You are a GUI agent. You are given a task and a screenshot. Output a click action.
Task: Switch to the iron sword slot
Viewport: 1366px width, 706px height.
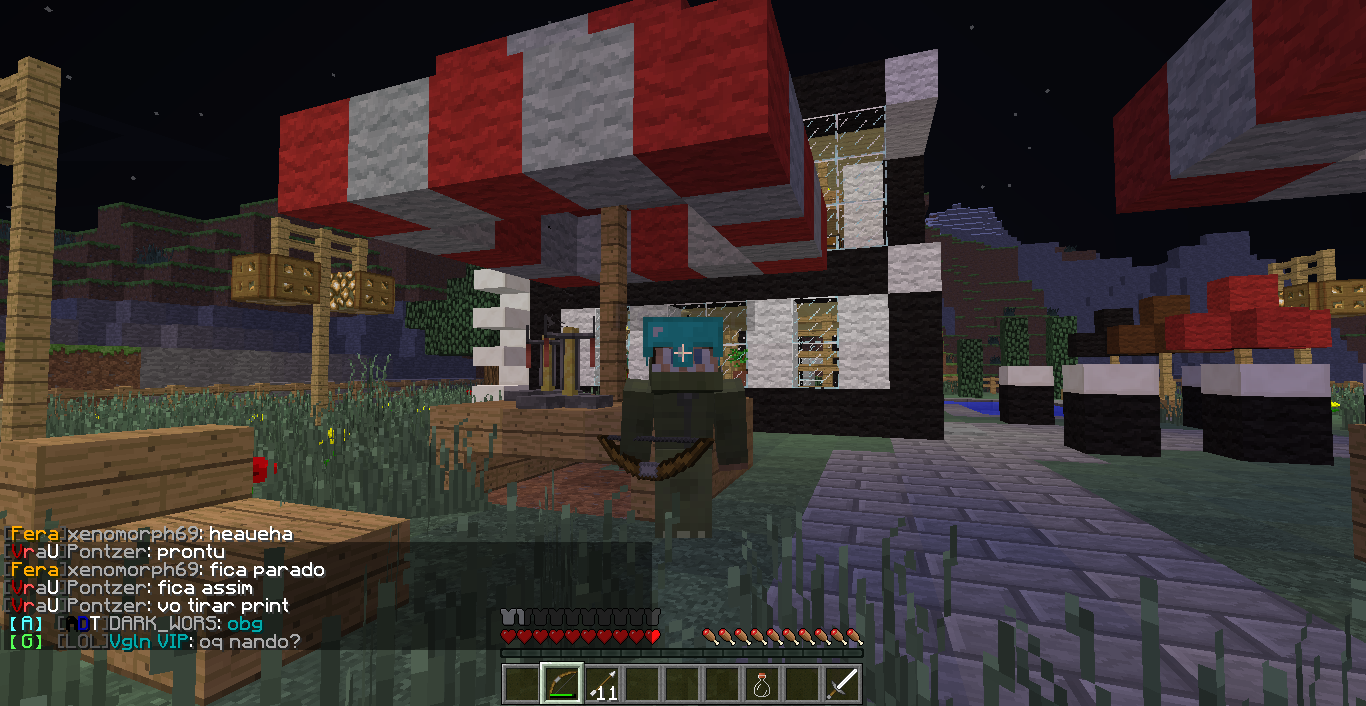842,684
